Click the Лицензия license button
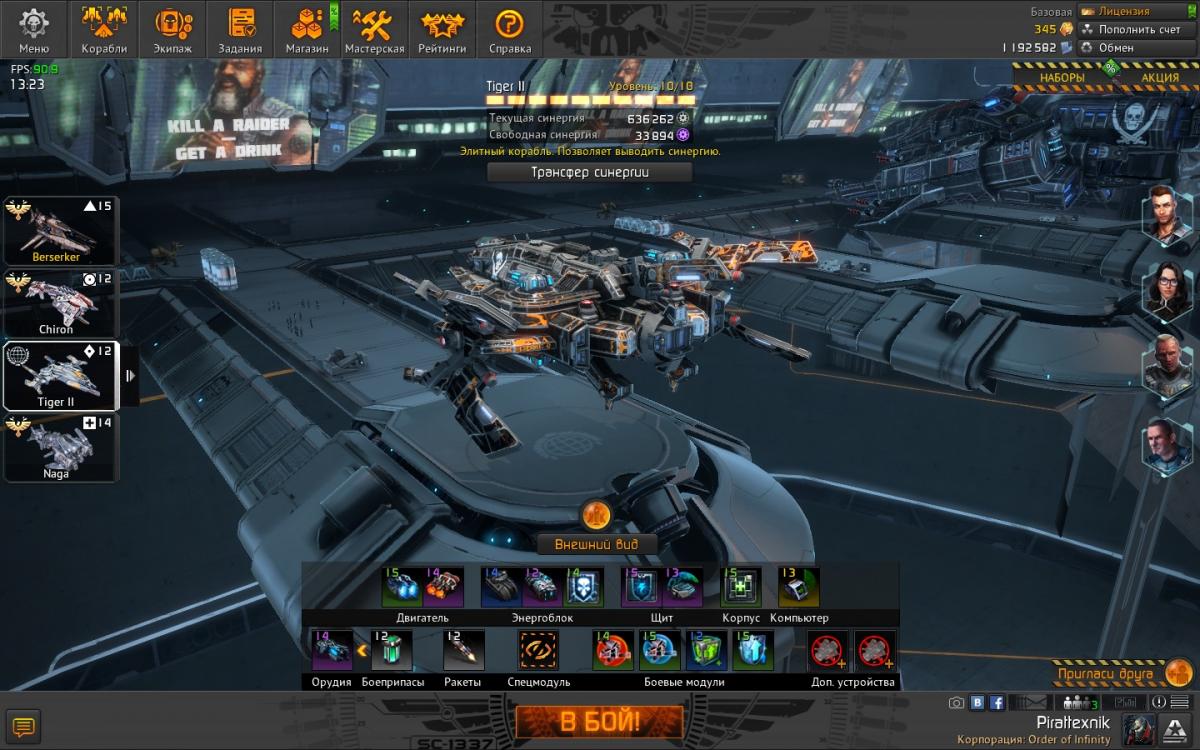This screenshot has height=750, width=1200. click(1128, 11)
